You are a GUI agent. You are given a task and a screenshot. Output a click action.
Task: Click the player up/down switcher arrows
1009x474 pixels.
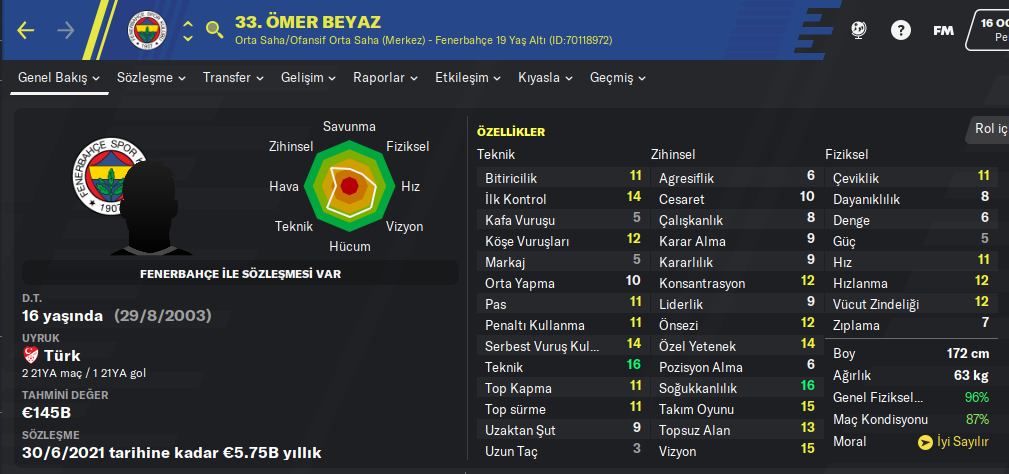(188, 31)
